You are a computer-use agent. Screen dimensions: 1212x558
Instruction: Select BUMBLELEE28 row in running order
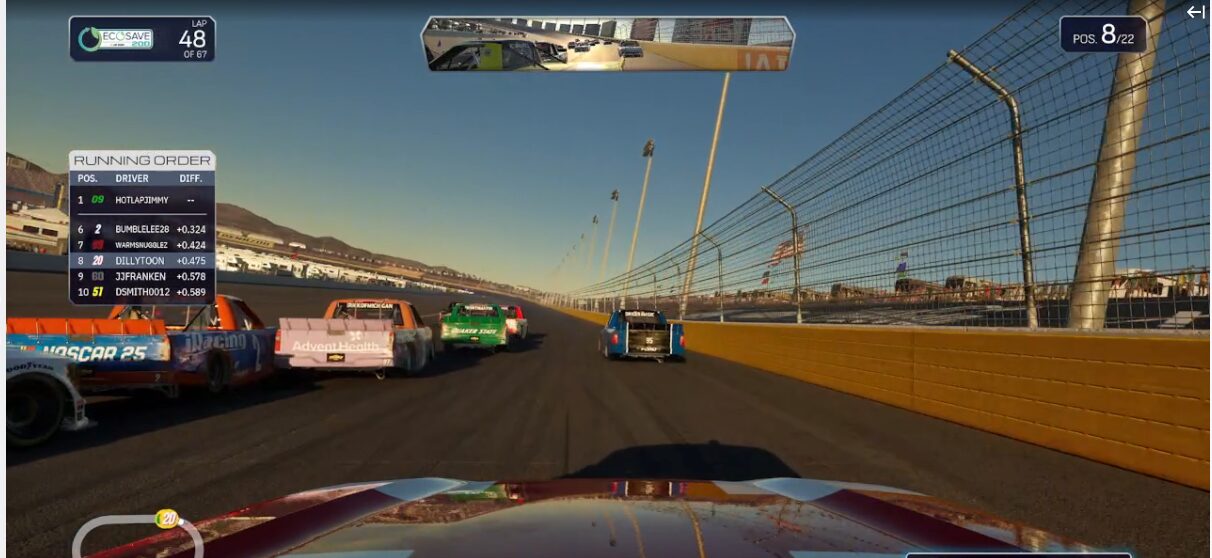coord(141,229)
